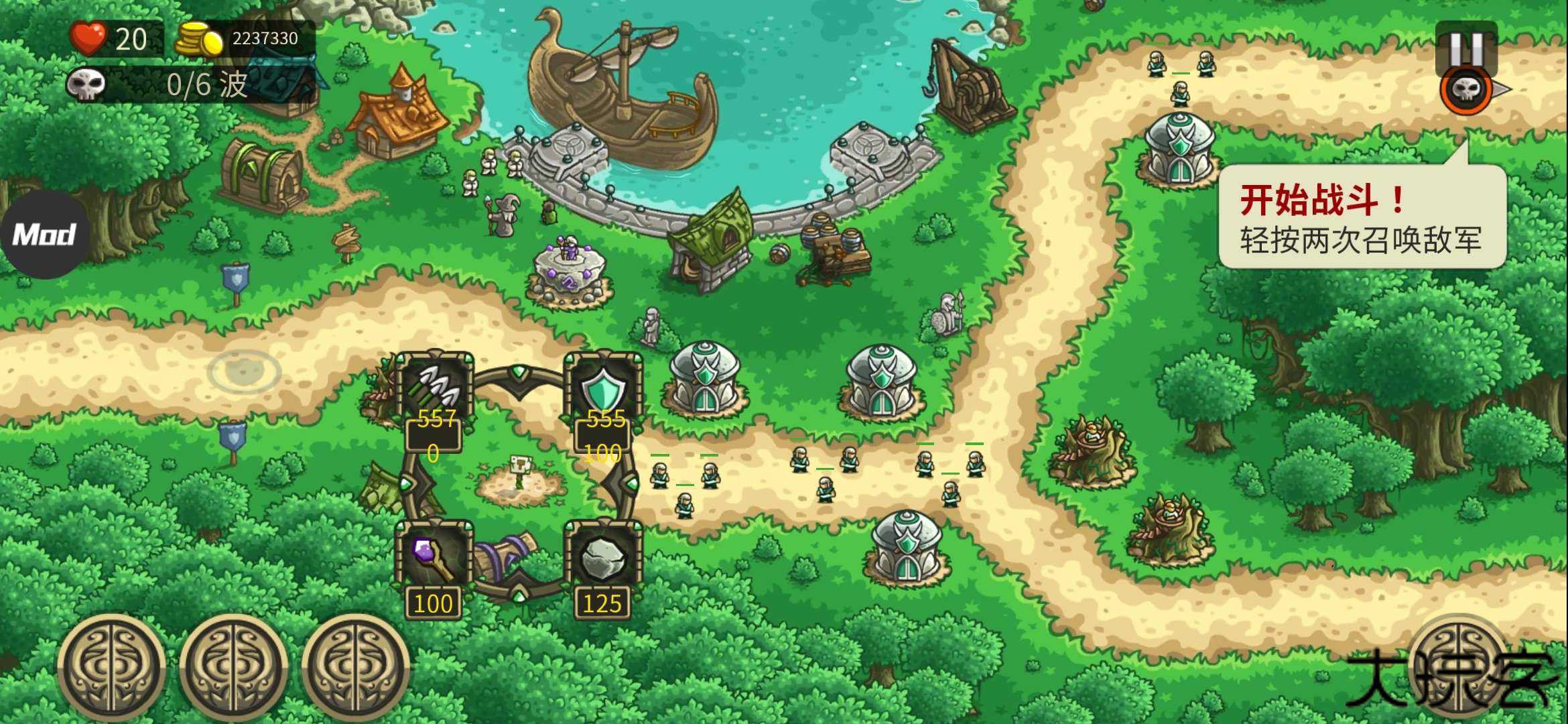The height and width of the screenshot is (724, 1568).
Task: Build the archer tower with arrows icon
Action: tap(436, 388)
